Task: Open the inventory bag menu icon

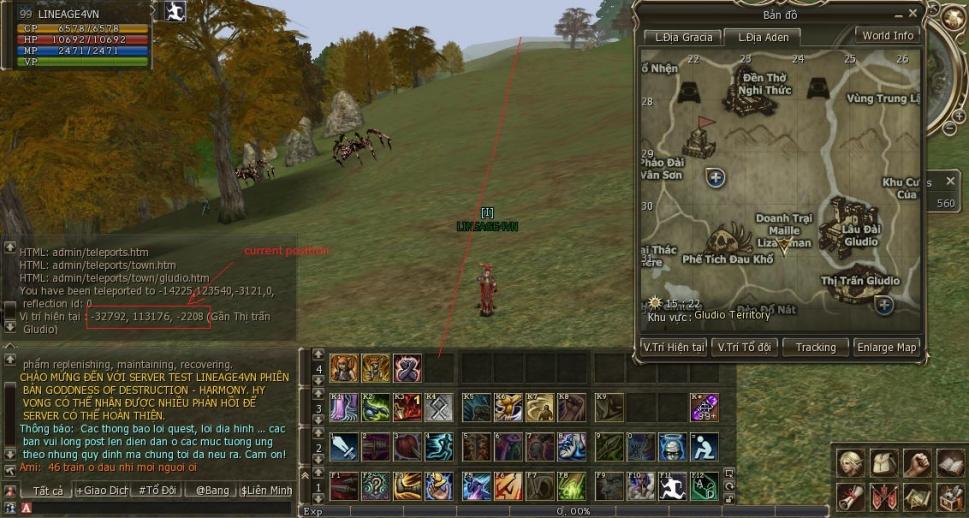Action: click(x=884, y=463)
